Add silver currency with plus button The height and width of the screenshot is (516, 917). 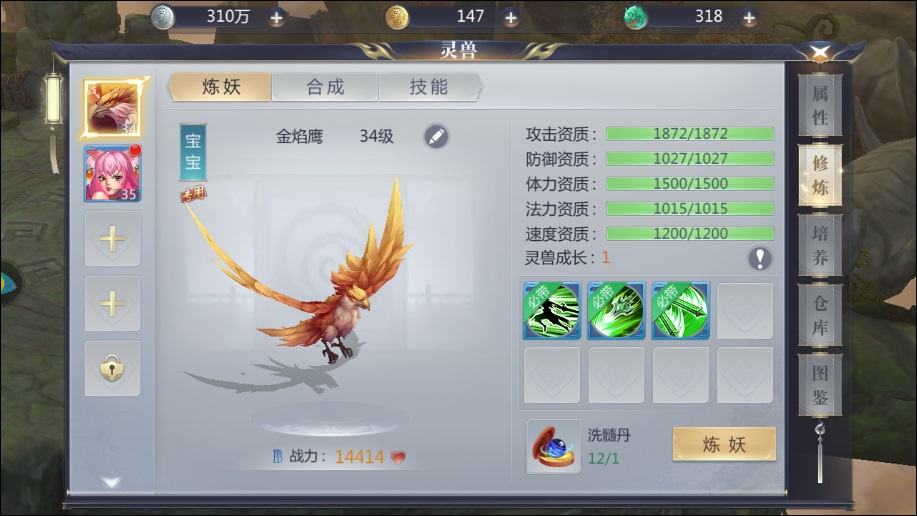(x=277, y=17)
